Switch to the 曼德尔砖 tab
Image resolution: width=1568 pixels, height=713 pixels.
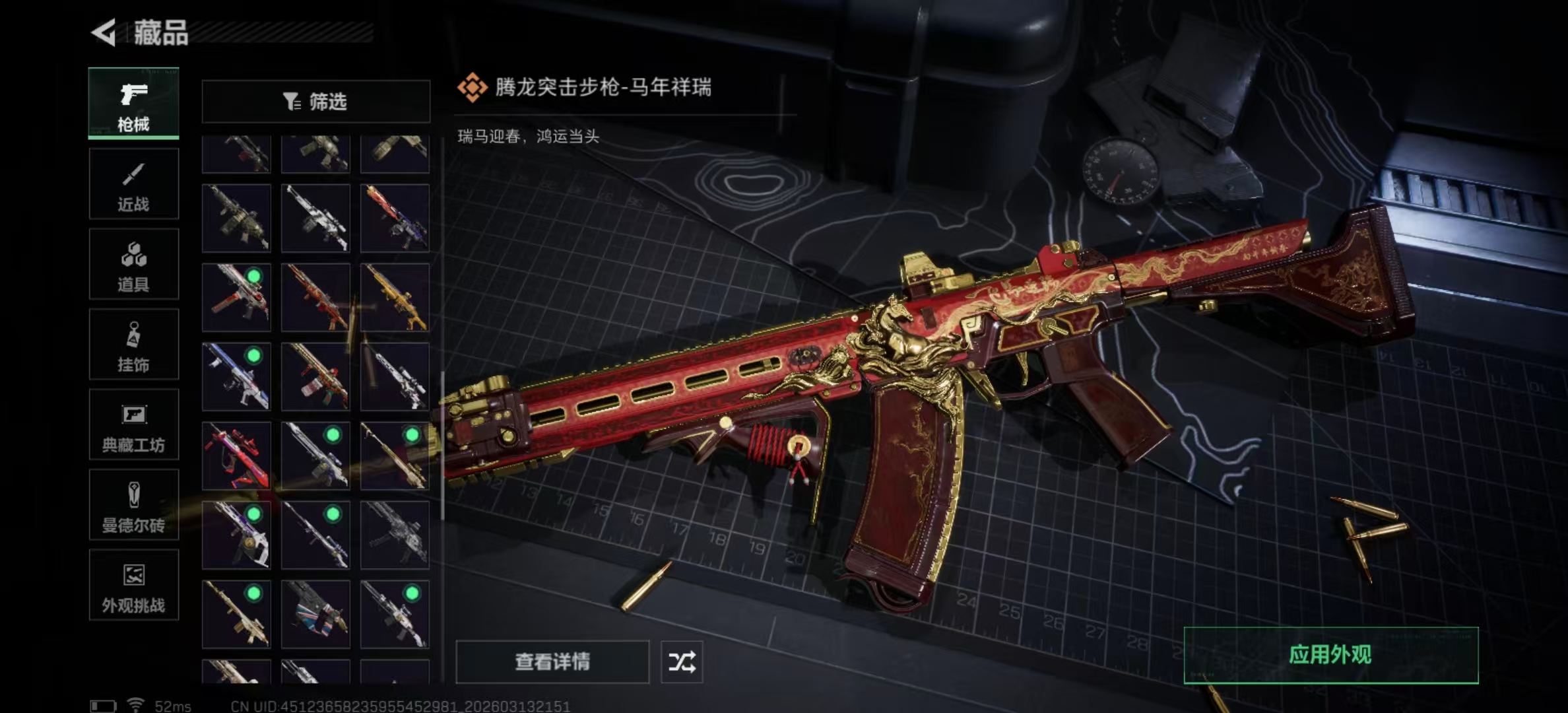133,505
